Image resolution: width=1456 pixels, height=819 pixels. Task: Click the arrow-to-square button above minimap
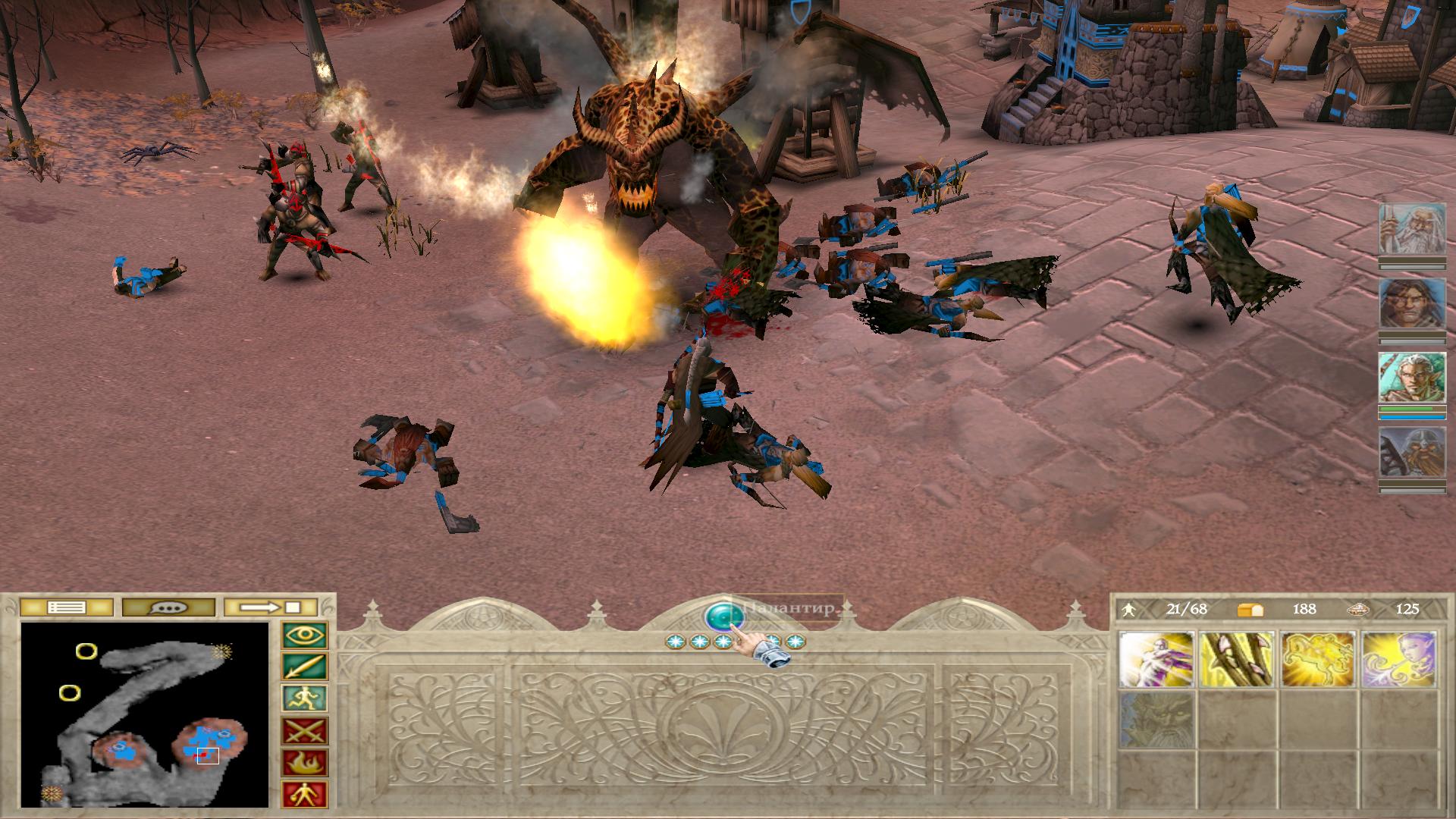click(271, 607)
